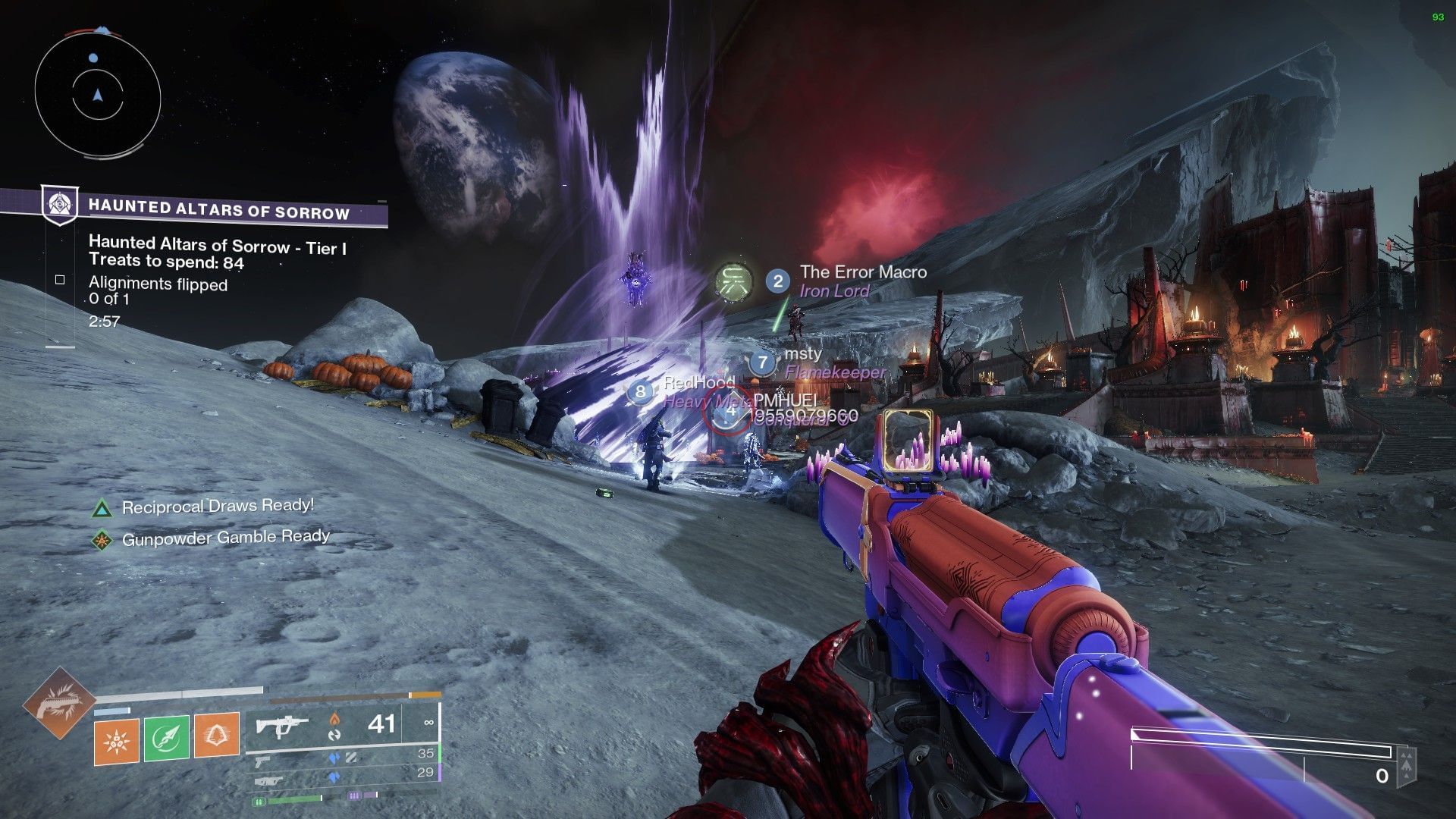Click the circular radar in the corner

point(97,96)
